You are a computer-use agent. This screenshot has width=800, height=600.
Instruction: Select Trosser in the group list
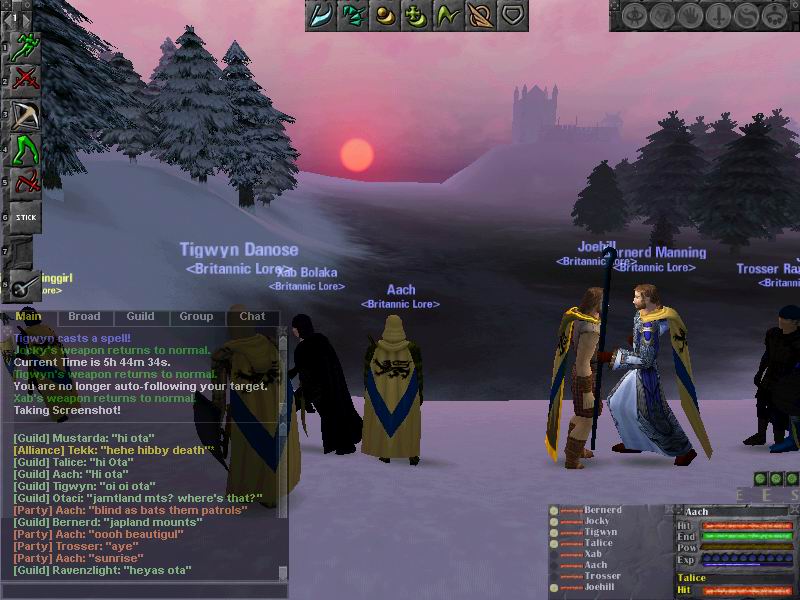click(602, 577)
